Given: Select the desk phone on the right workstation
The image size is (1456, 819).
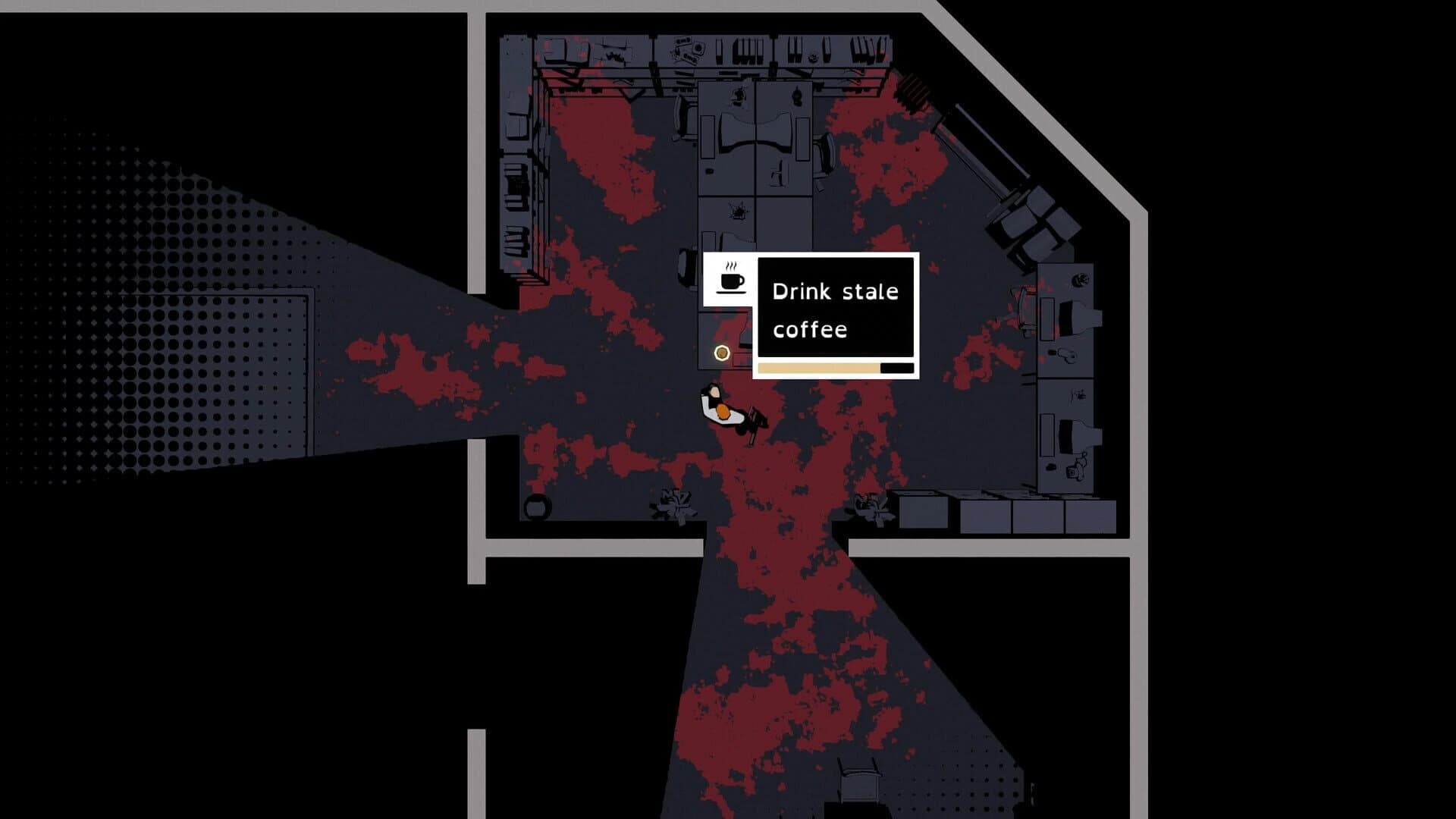Looking at the screenshot, I should (x=1067, y=353).
